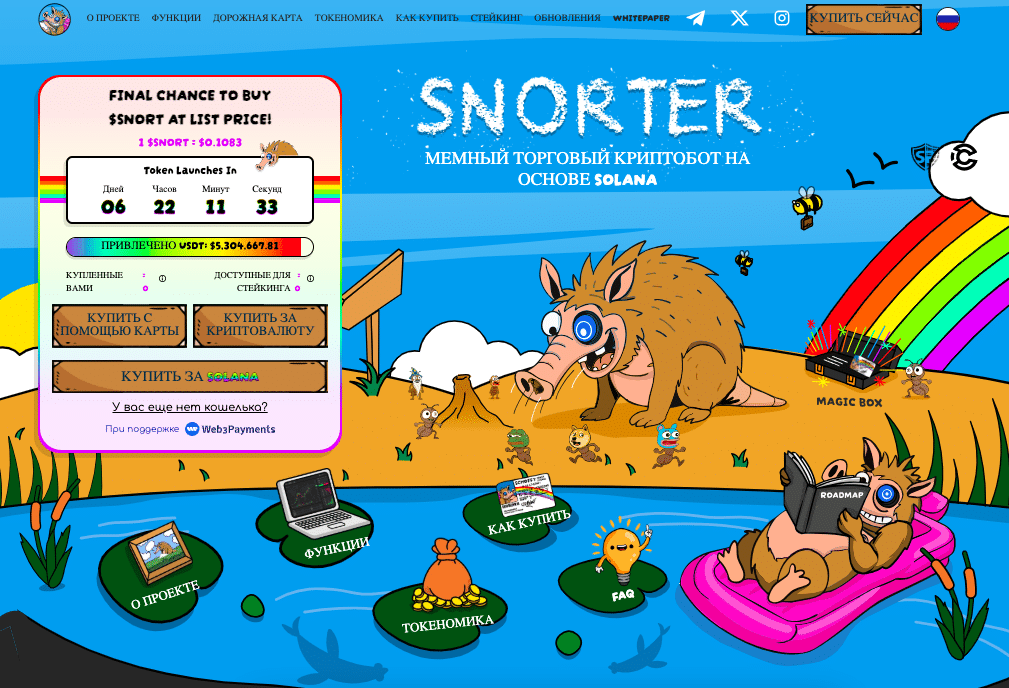Open the X social media icon
1009x688 pixels.
click(x=739, y=18)
